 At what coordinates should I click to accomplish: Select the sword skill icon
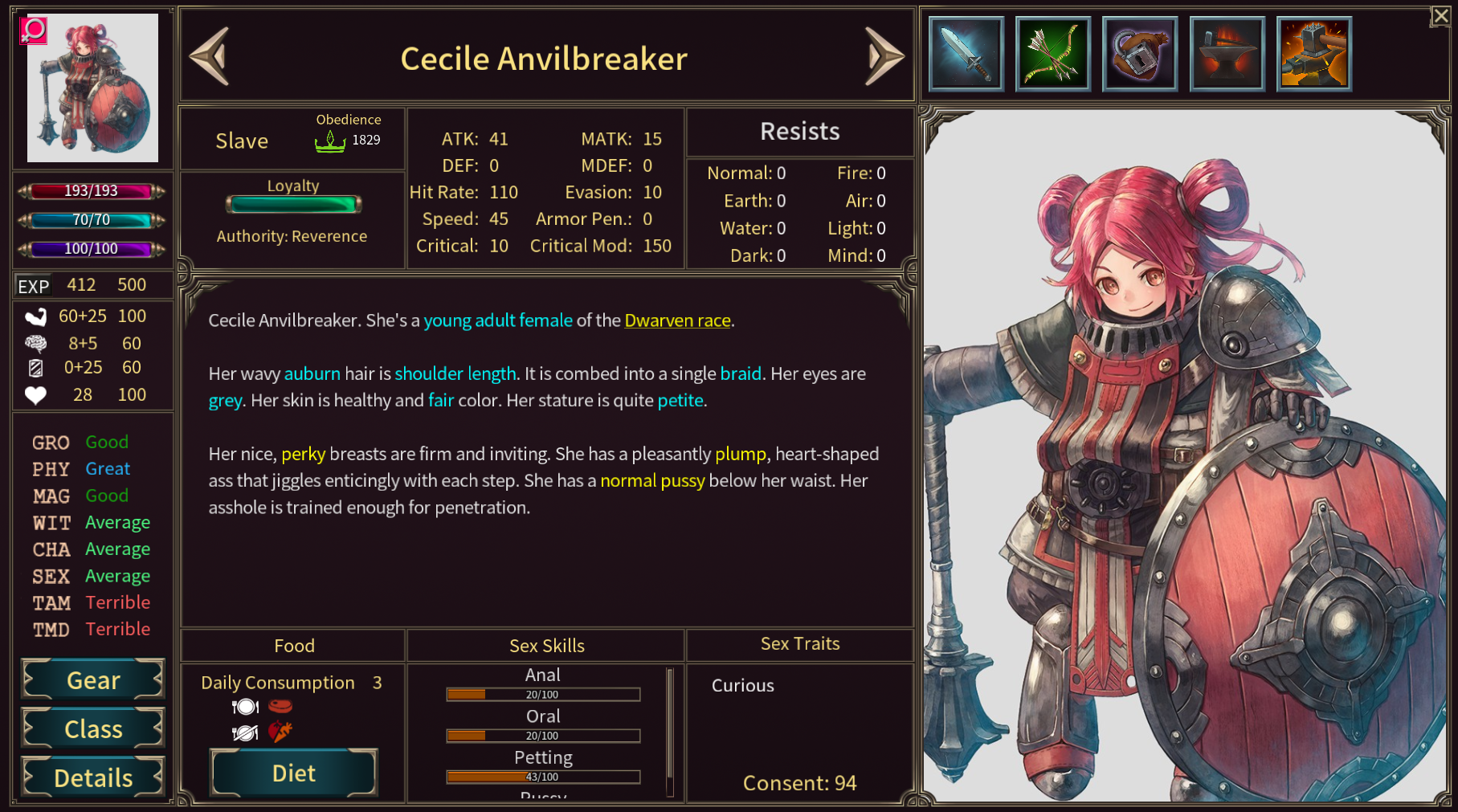966,54
